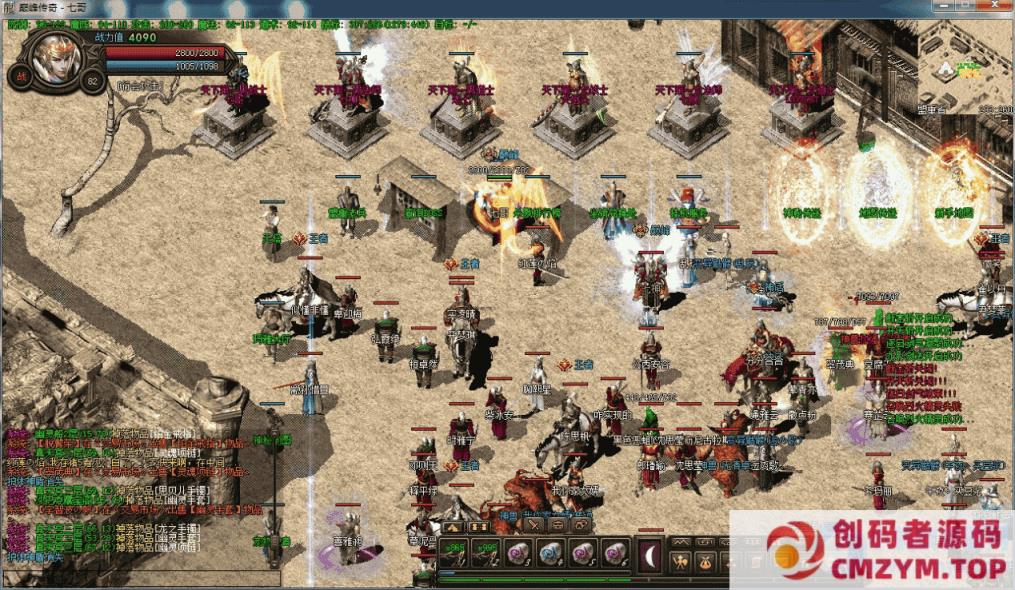Use the item in hotbar slot 1
The width and height of the screenshot is (1015, 590).
pos(454,553)
